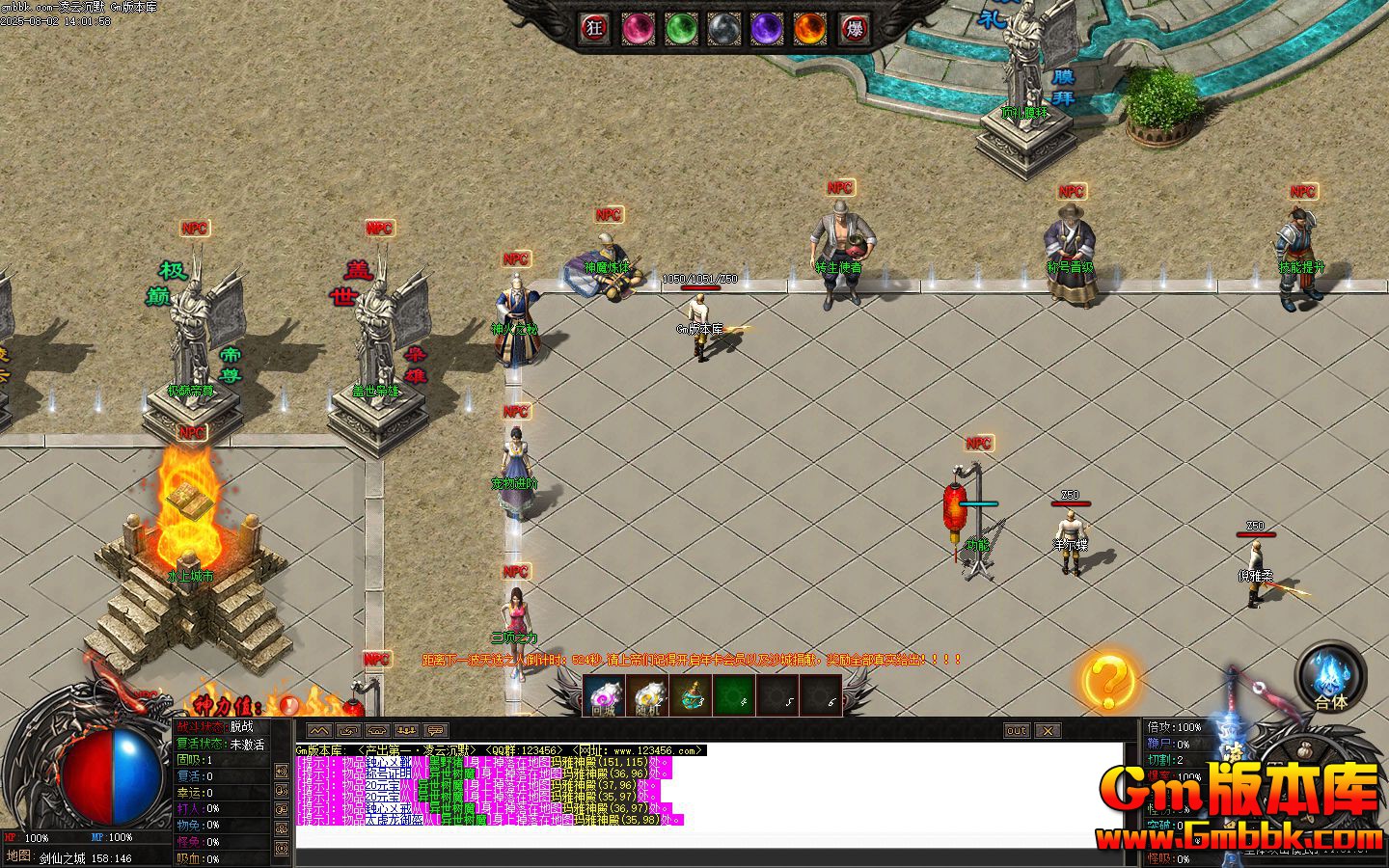Select the purple orb in top bar

(x=767, y=29)
